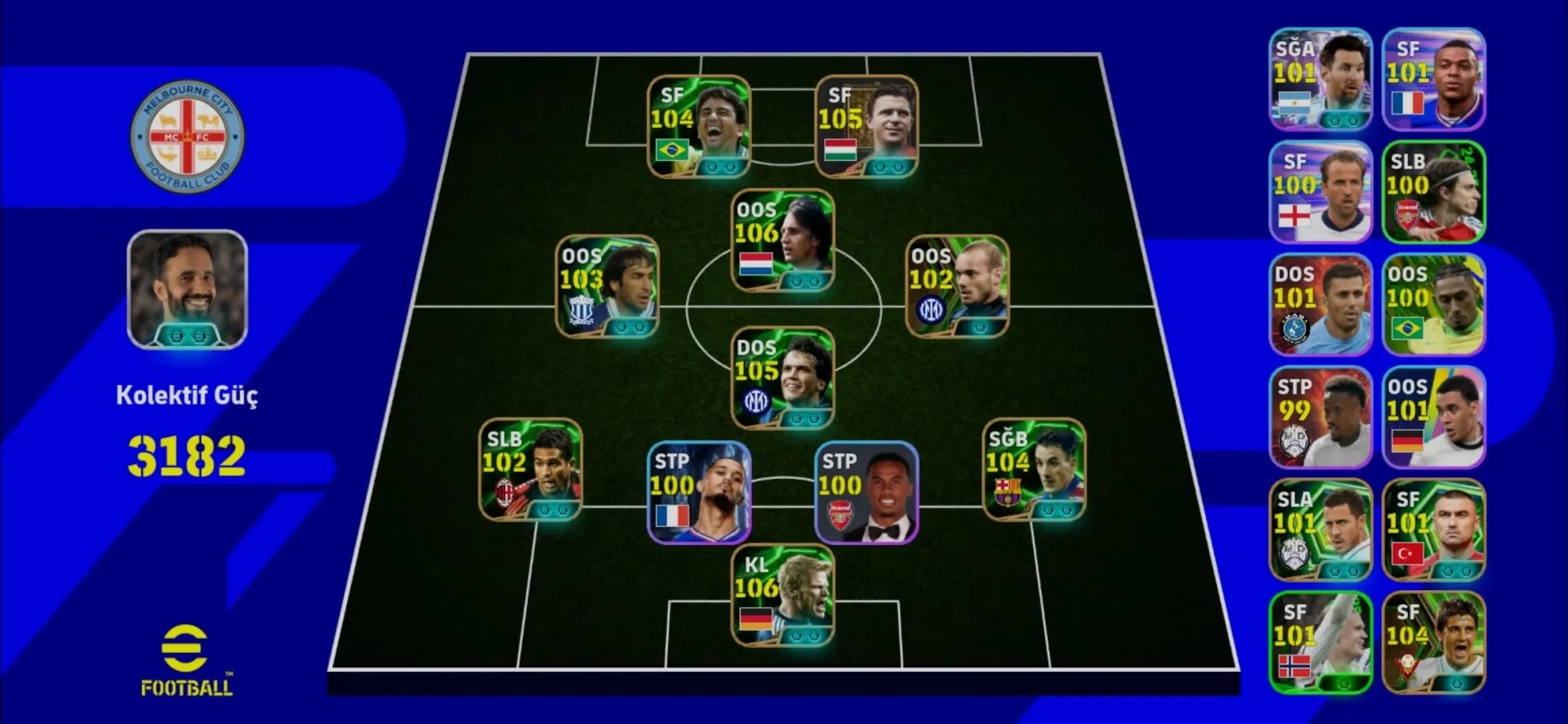Select the STP 100 Arsenal centre-back card
The image size is (1568, 724).
click(x=866, y=493)
